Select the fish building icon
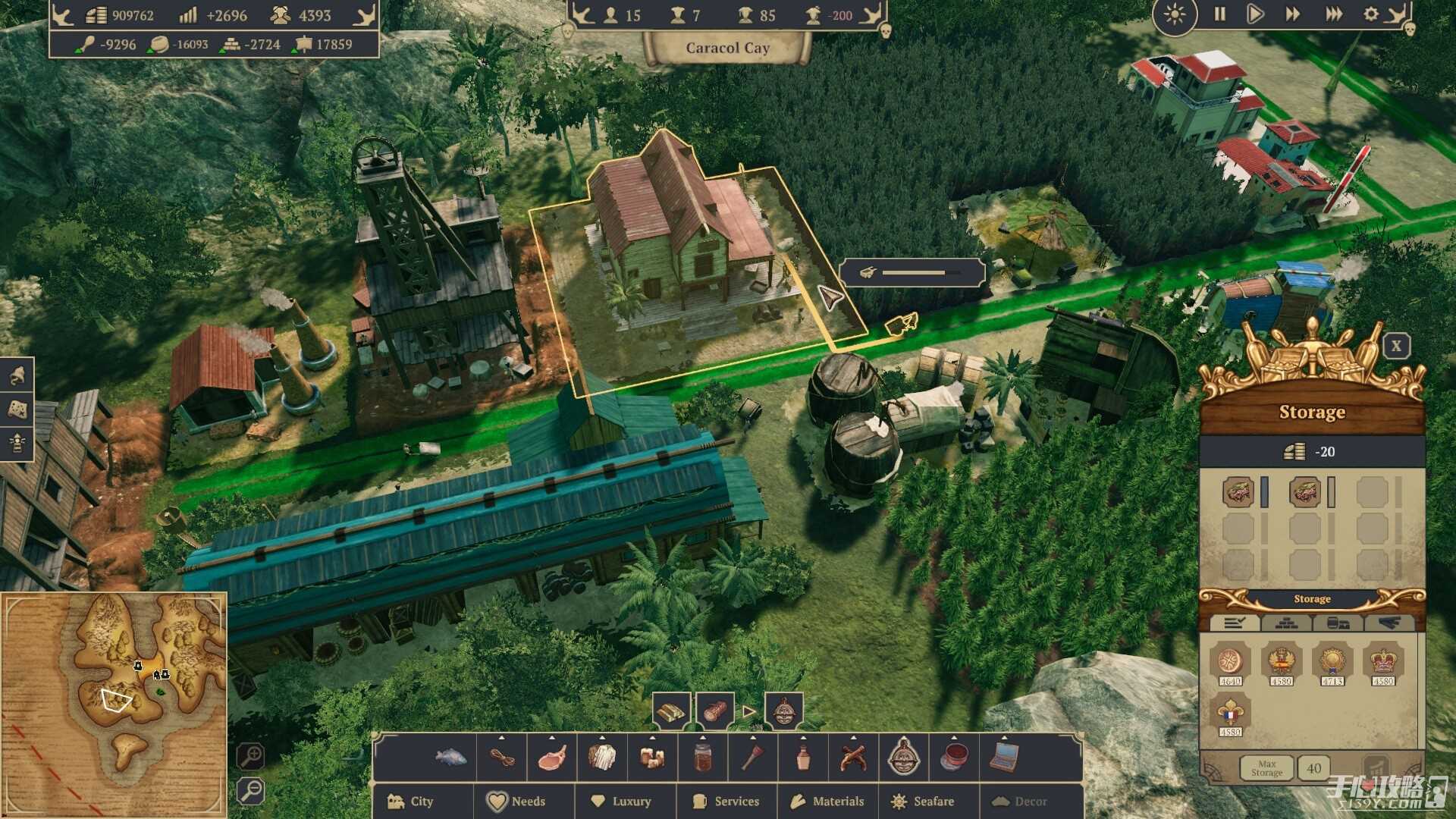Viewport: 1456px width, 819px height. (451, 757)
